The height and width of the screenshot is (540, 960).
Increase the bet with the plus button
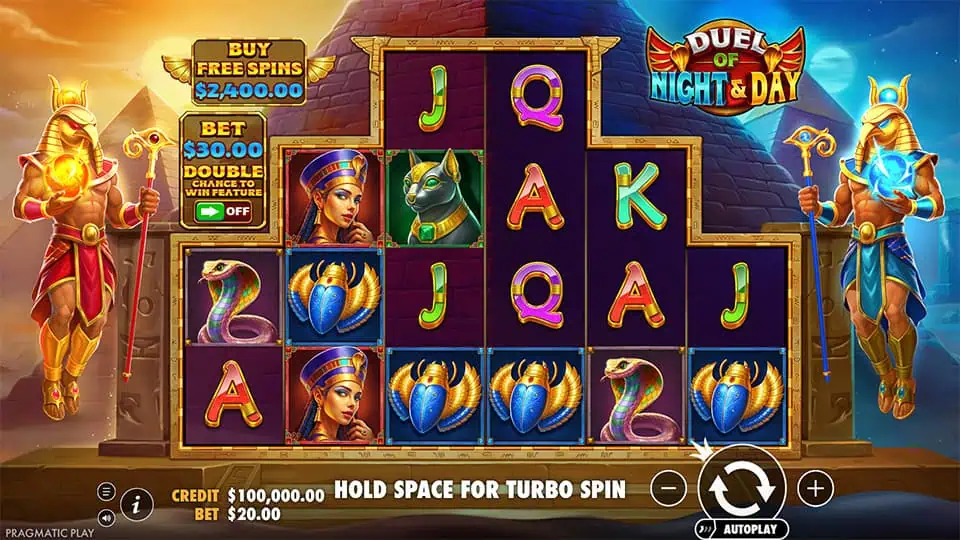pos(816,488)
